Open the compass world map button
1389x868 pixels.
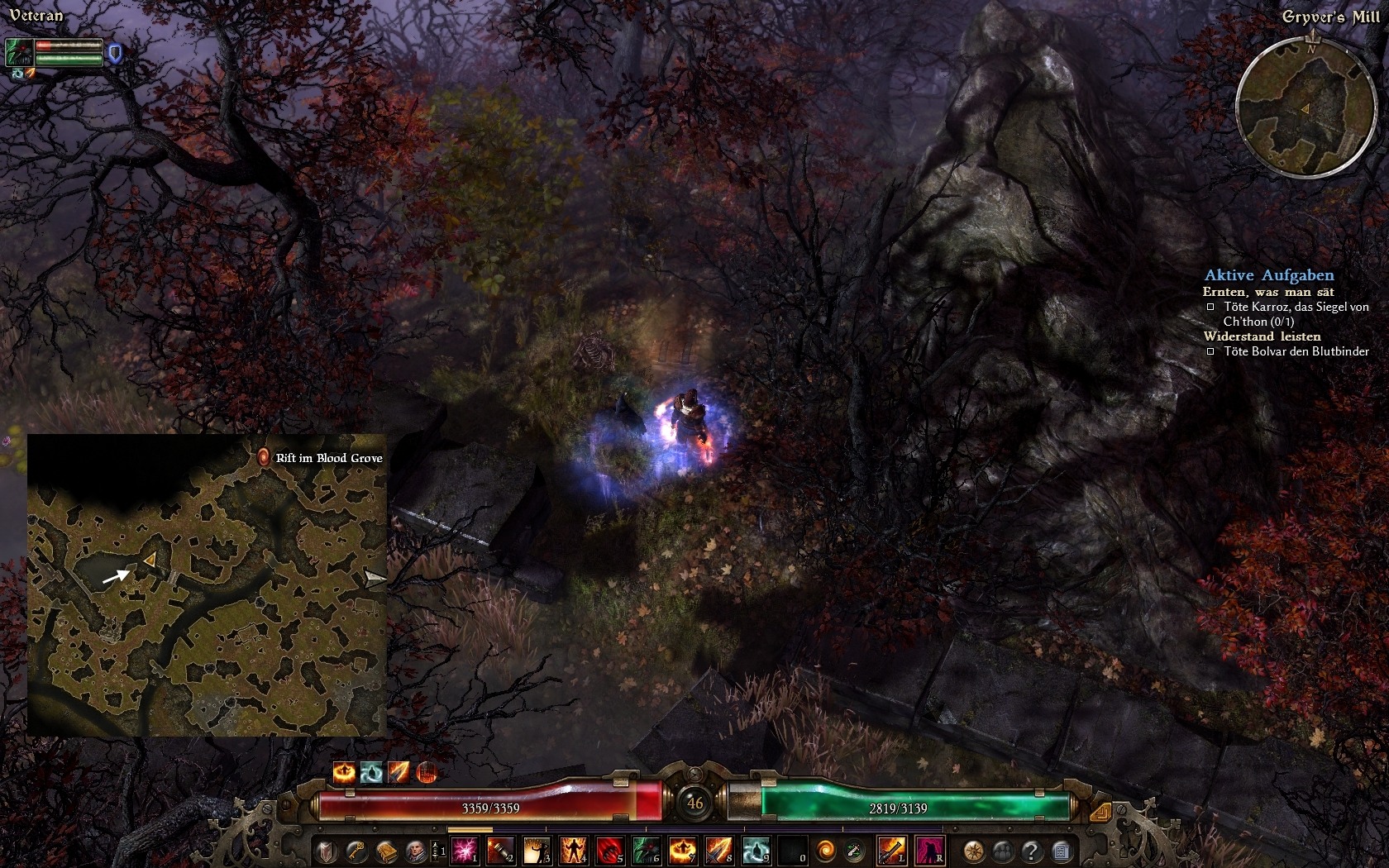(x=974, y=850)
